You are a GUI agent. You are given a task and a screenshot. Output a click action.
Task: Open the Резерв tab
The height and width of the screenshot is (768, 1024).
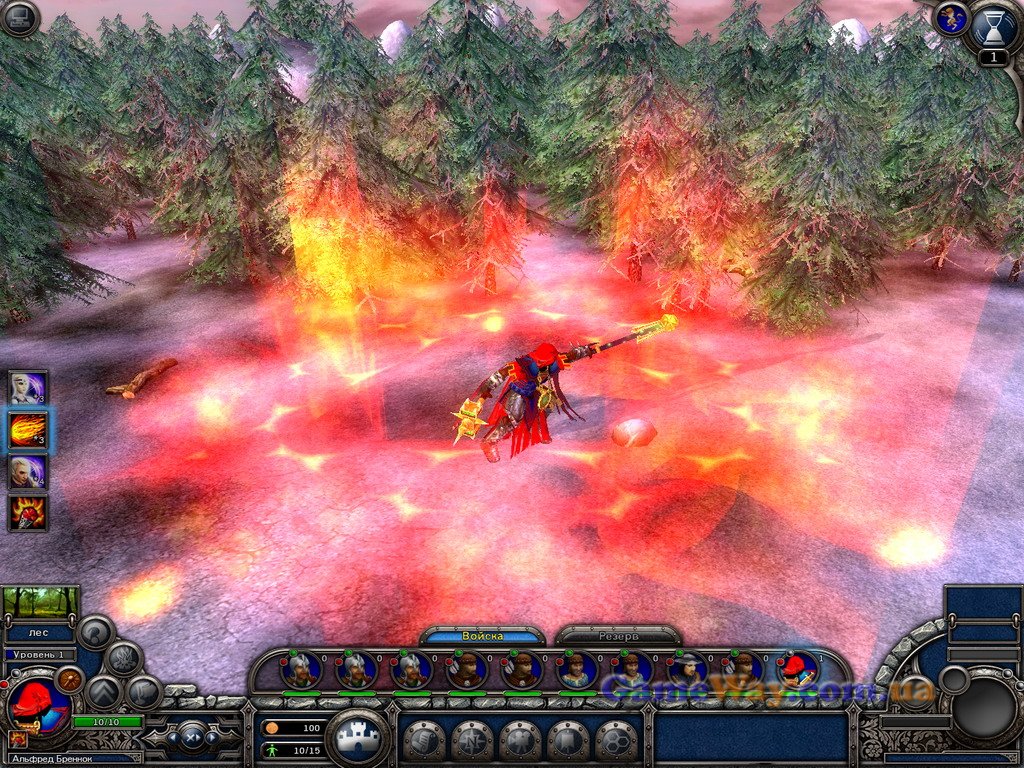pos(618,636)
